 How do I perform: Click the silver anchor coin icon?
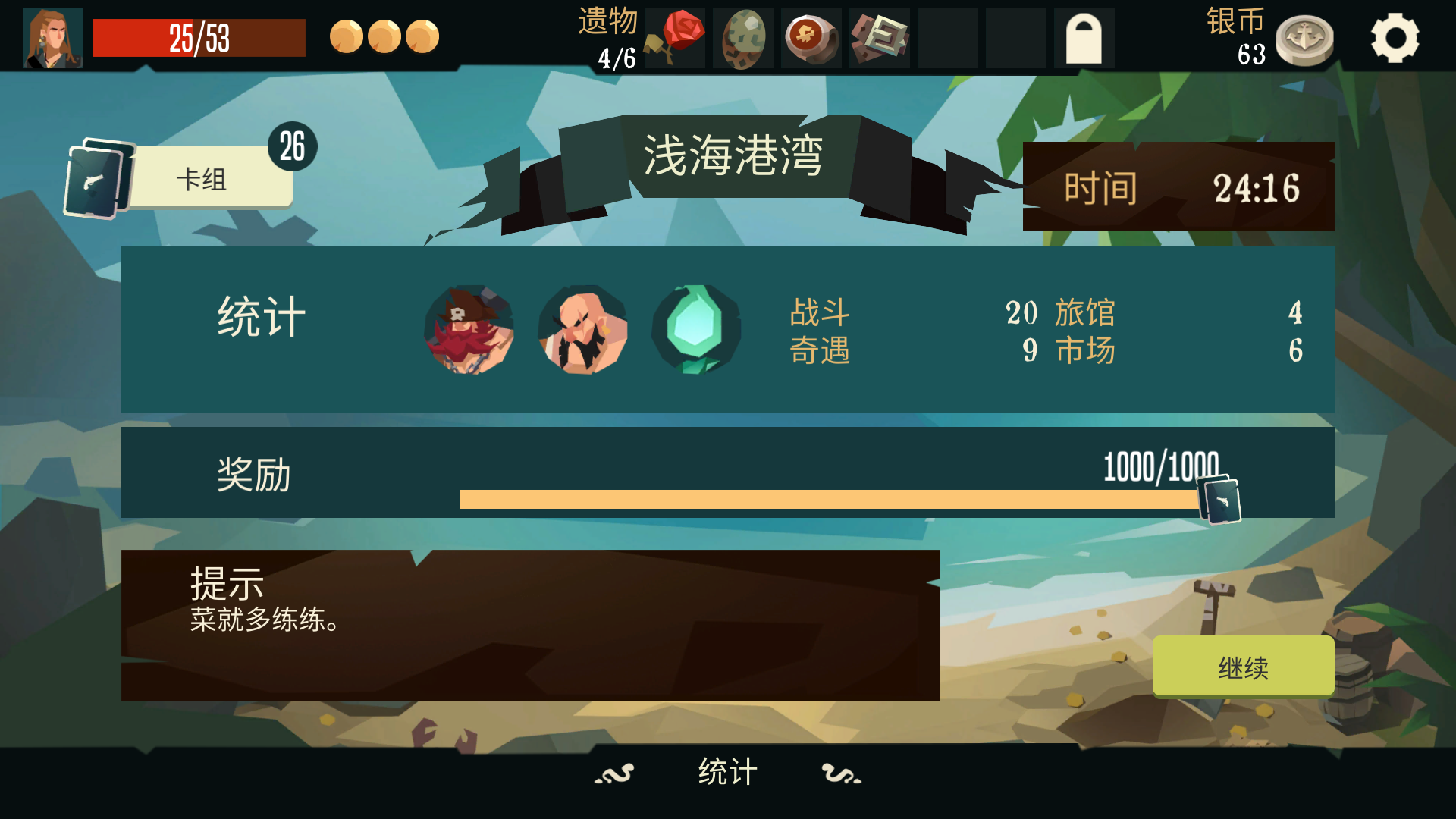1306,38
